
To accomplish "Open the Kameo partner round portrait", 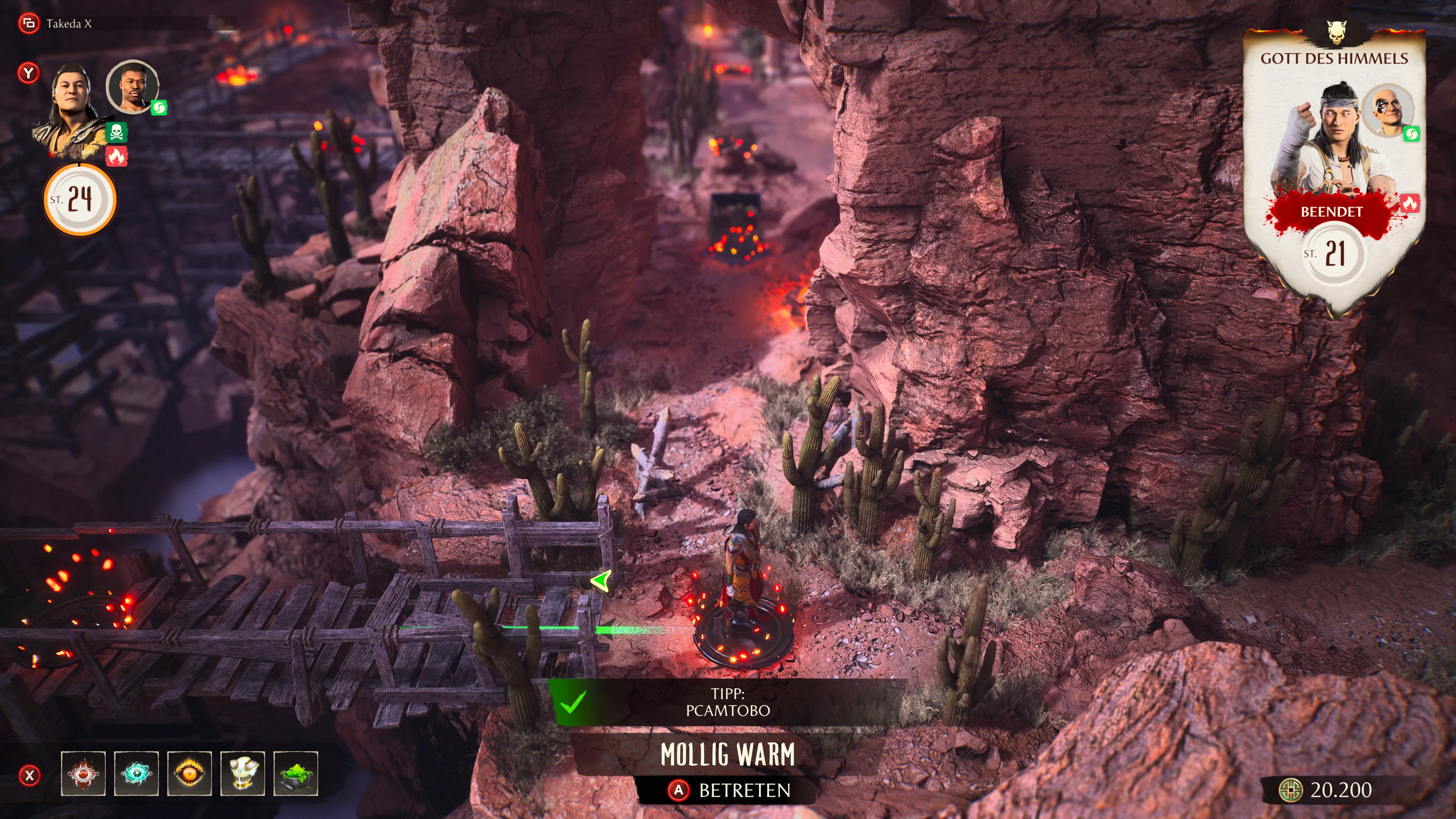I will (x=132, y=87).
